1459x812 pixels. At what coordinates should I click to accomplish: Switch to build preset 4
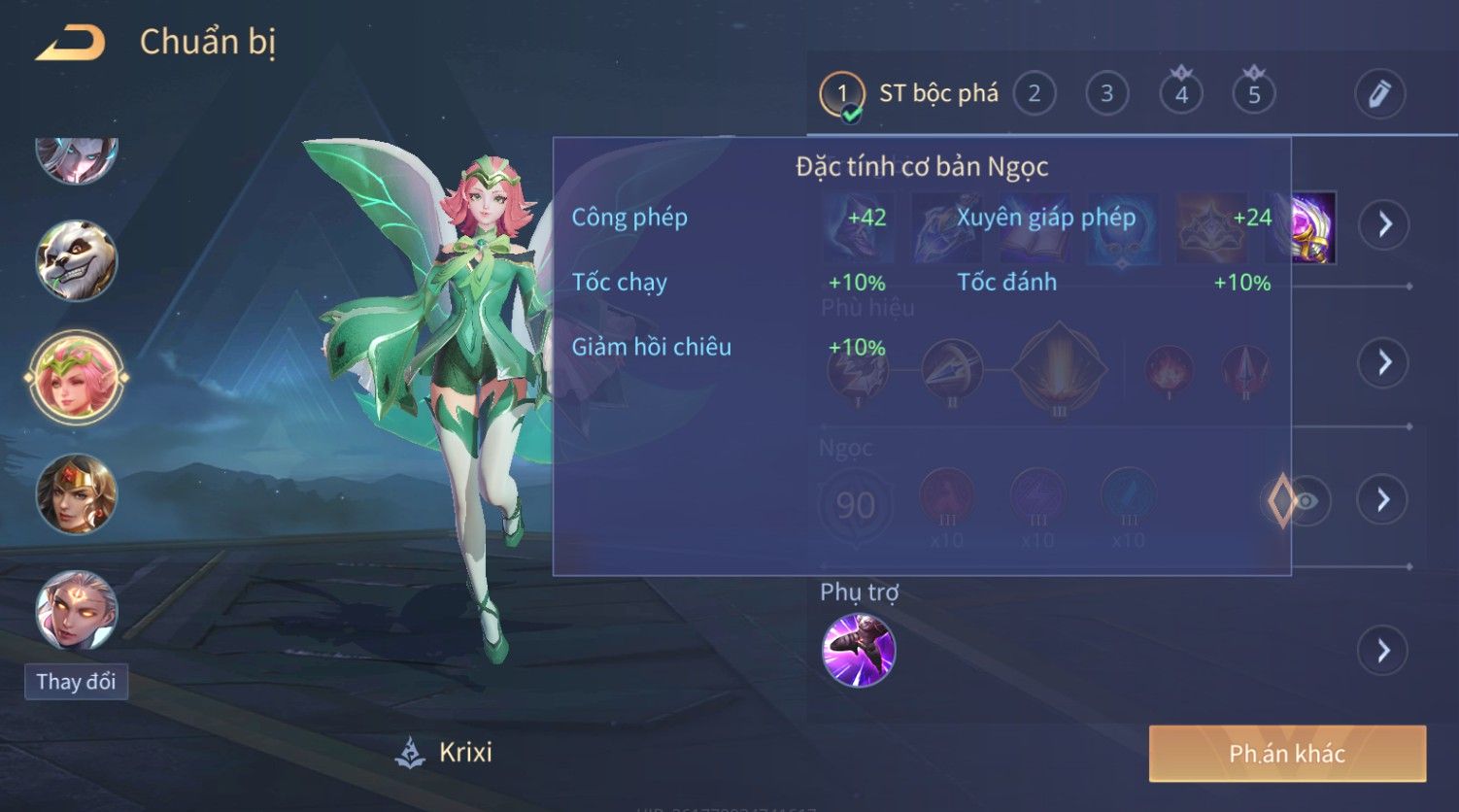point(1181,94)
